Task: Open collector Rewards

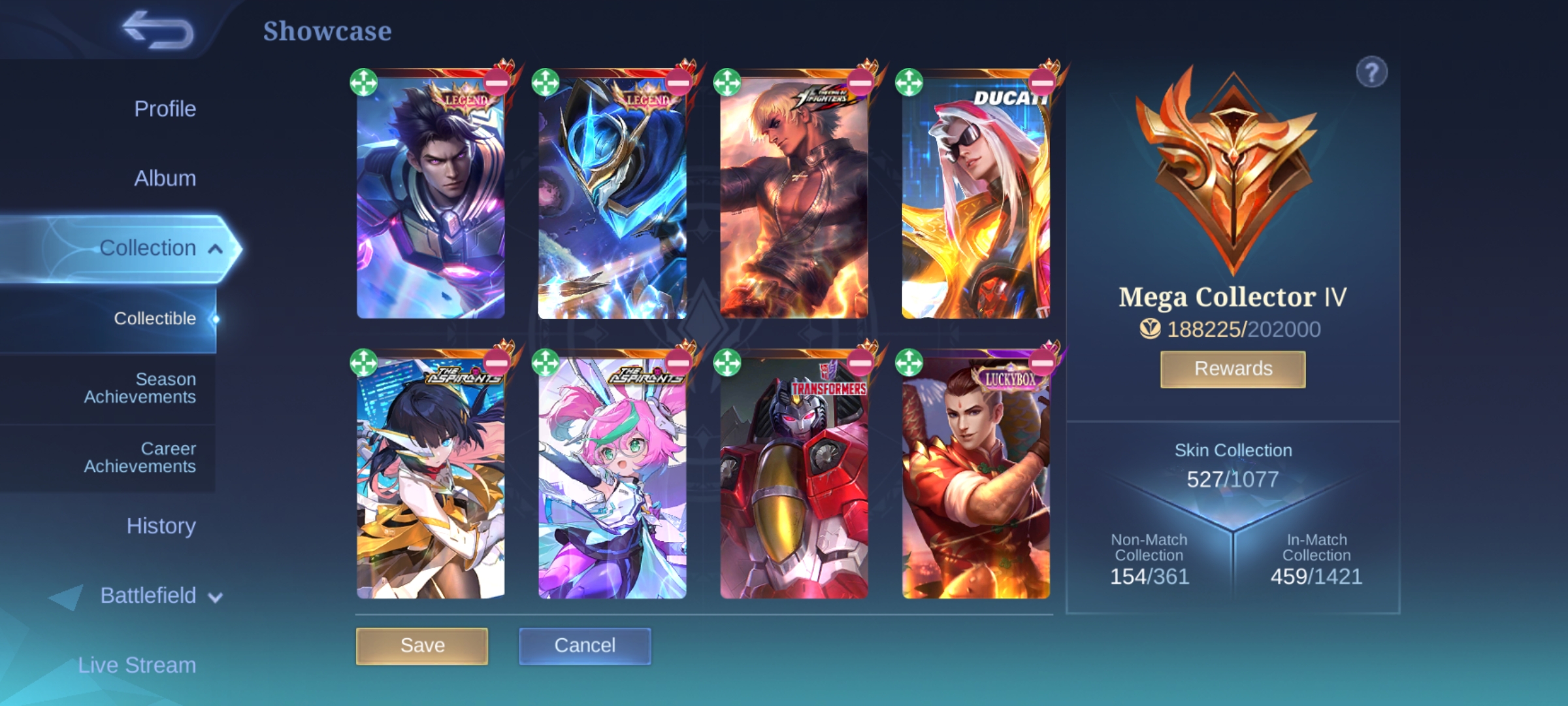Action: click(x=1233, y=369)
